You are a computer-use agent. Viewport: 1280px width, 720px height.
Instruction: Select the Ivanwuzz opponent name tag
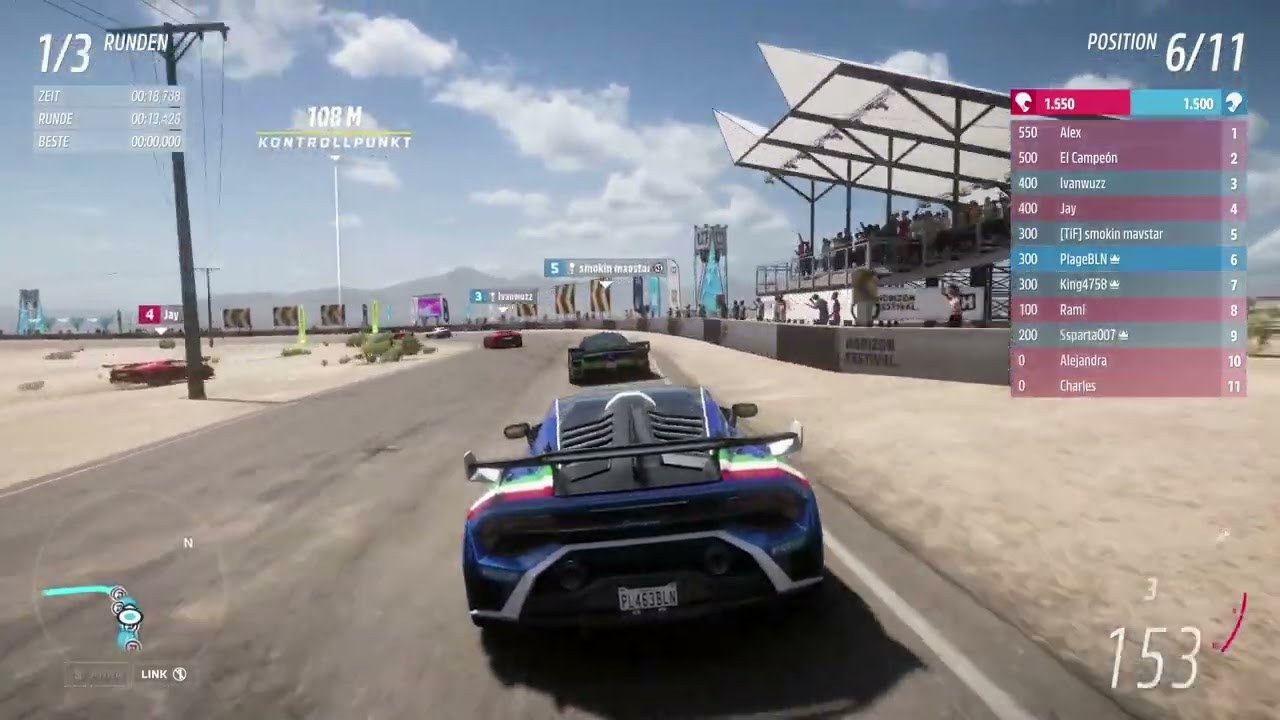[503, 296]
